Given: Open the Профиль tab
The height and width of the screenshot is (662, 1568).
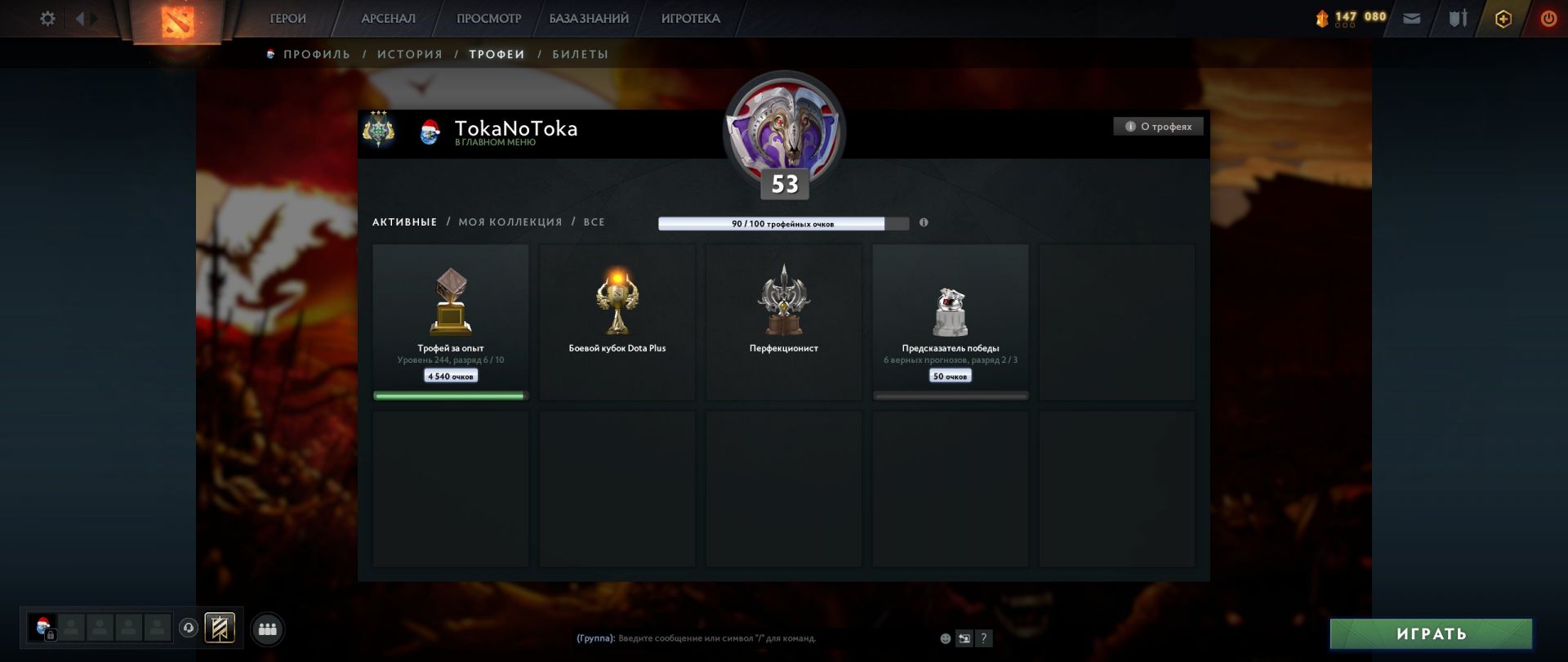Looking at the screenshot, I should click(316, 54).
